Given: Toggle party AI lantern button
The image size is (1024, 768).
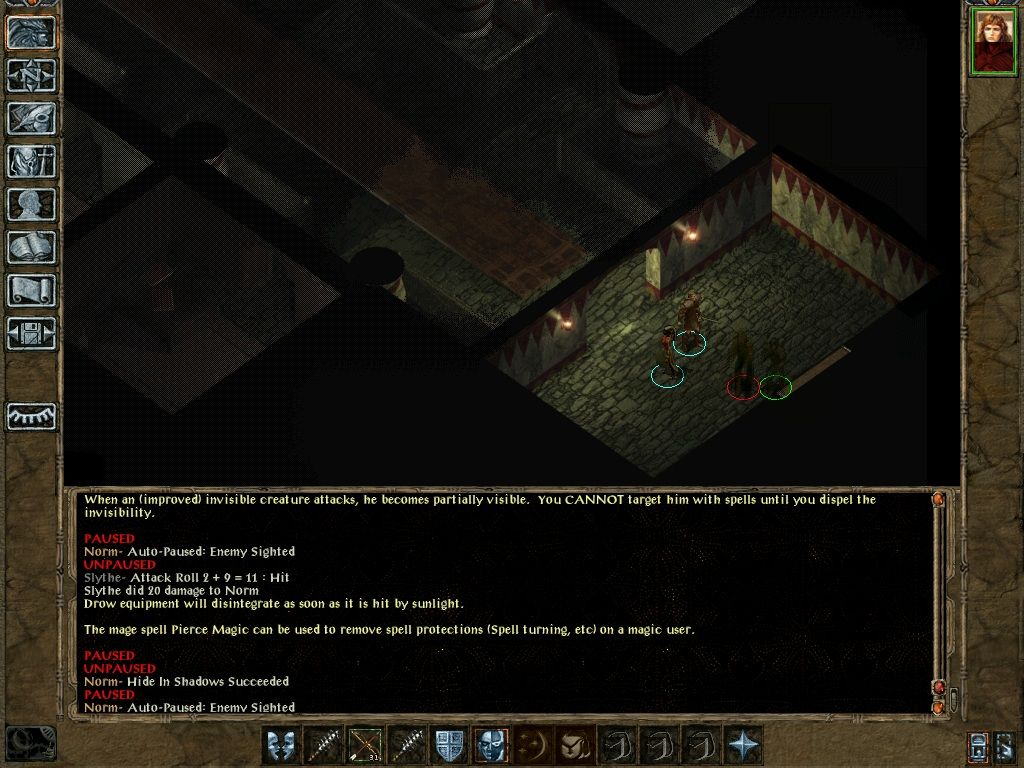Looking at the screenshot, I should [979, 746].
